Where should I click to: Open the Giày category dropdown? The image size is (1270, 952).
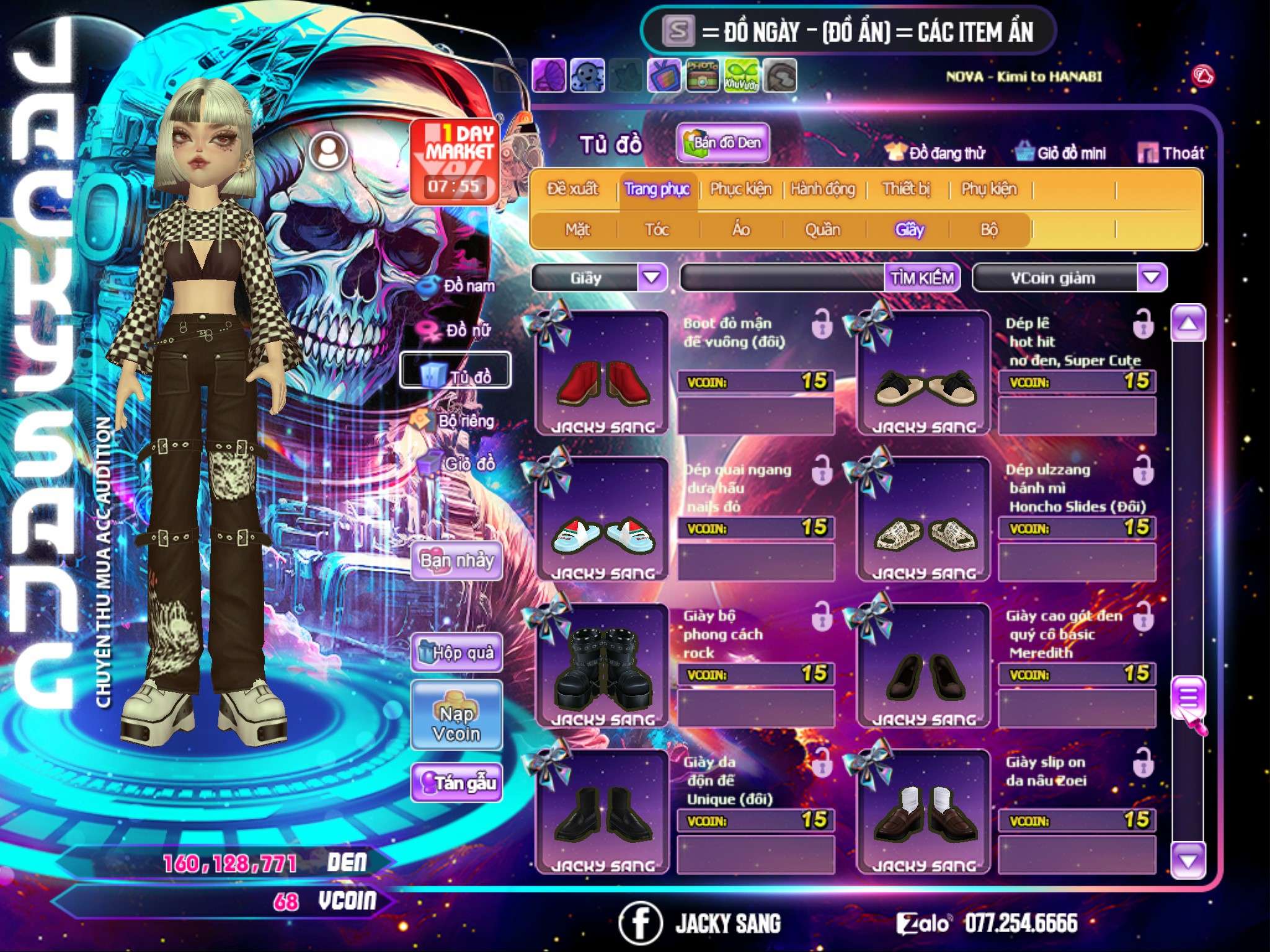click(x=652, y=278)
